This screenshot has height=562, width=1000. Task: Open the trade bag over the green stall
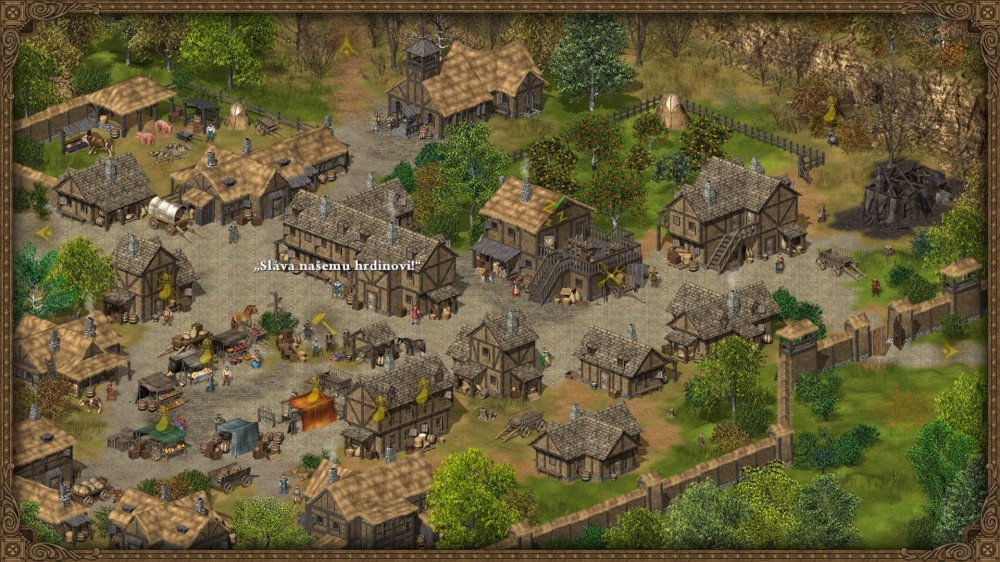pos(163,418)
